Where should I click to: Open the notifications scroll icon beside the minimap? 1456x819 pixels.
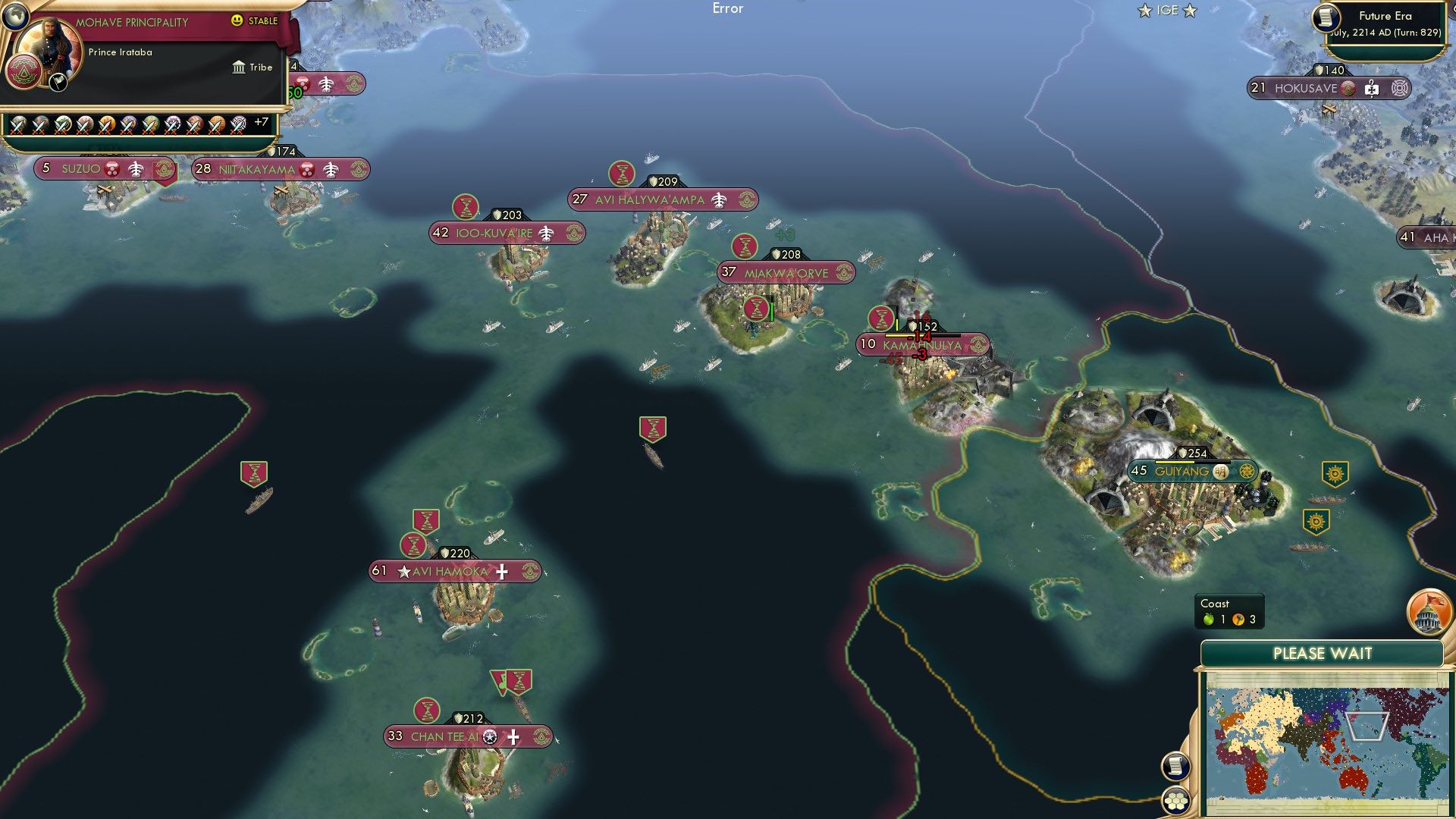[x=1175, y=767]
